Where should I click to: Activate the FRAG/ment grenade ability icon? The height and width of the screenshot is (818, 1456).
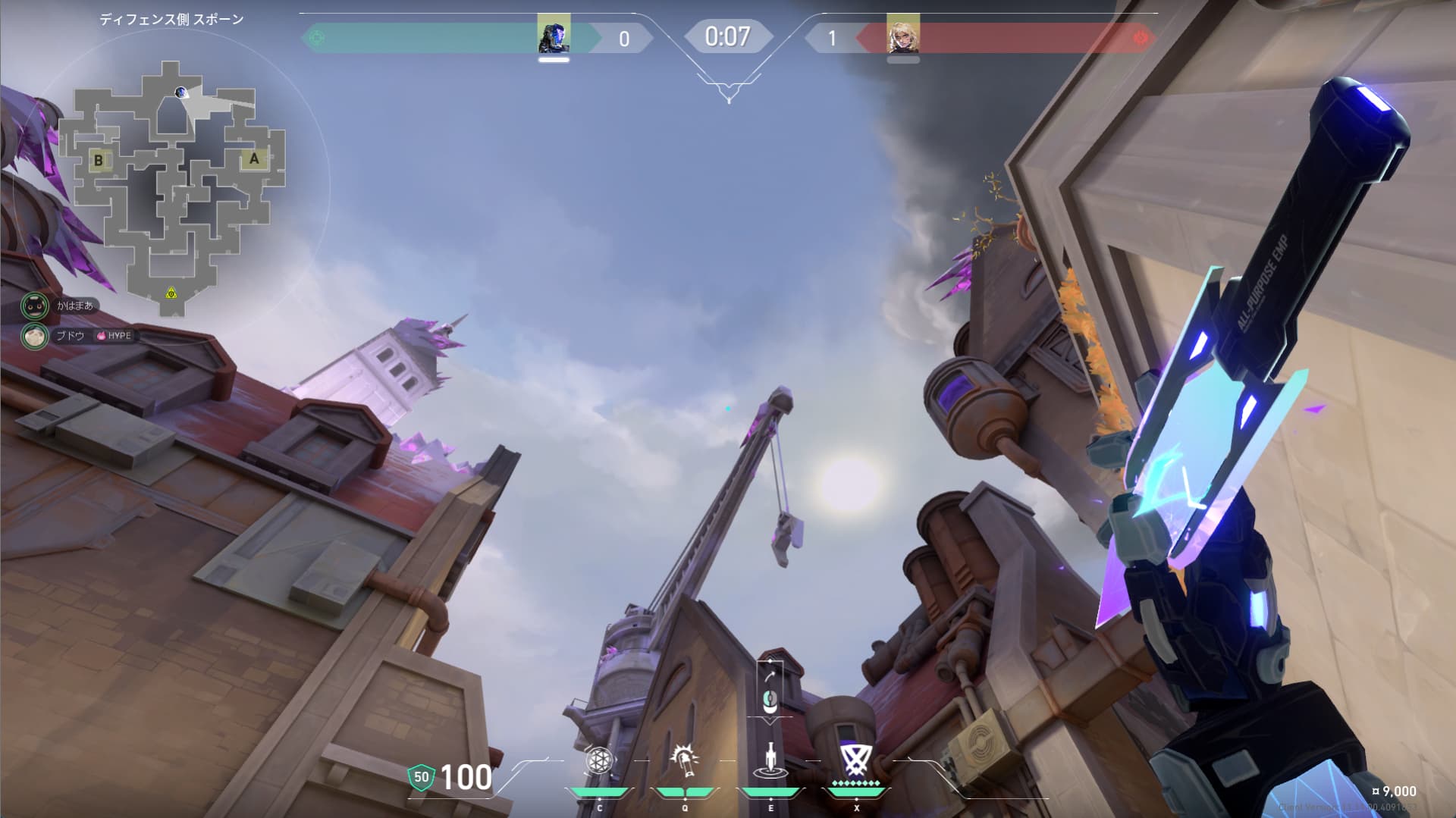tap(598, 760)
